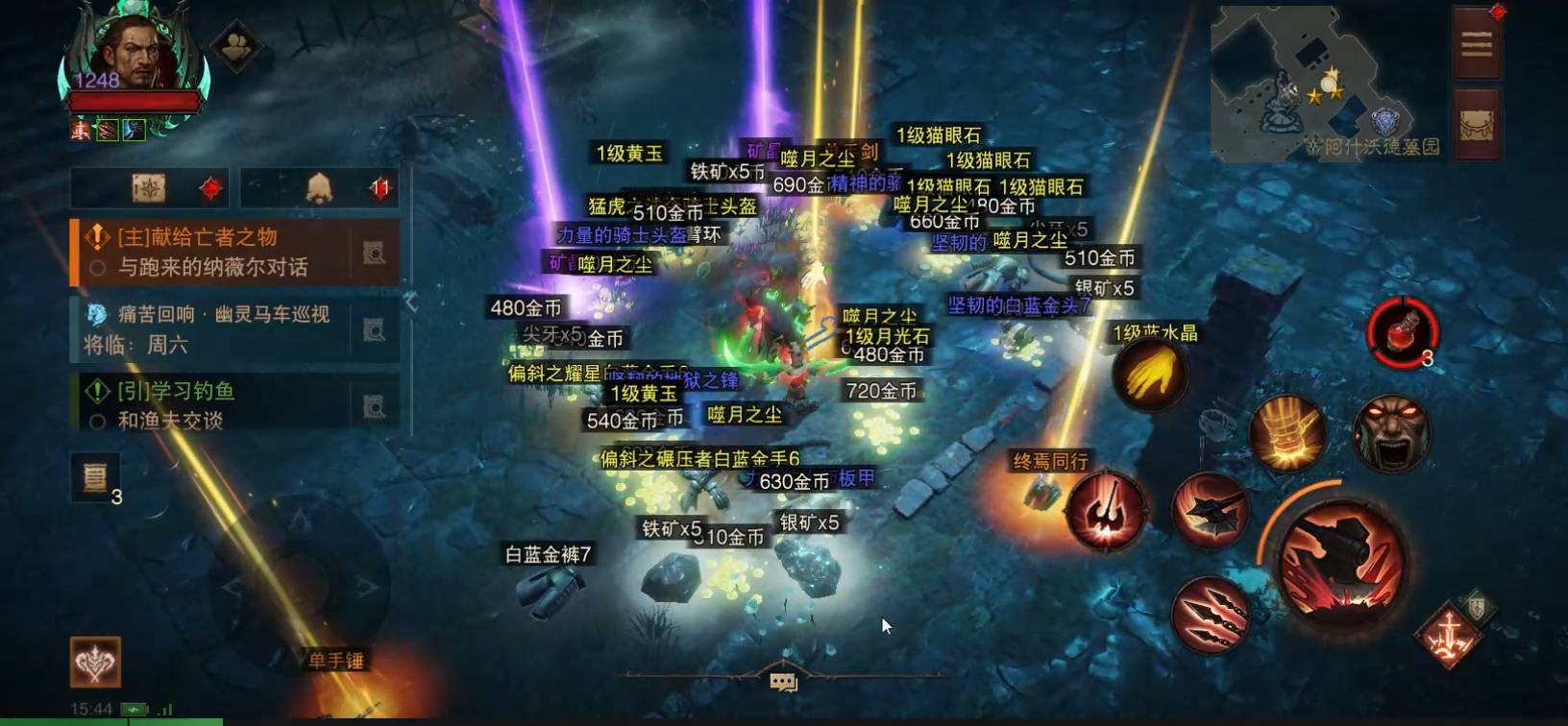Open the chat bubble panel
Viewport: 1568px width, 726px height.
coord(783,682)
